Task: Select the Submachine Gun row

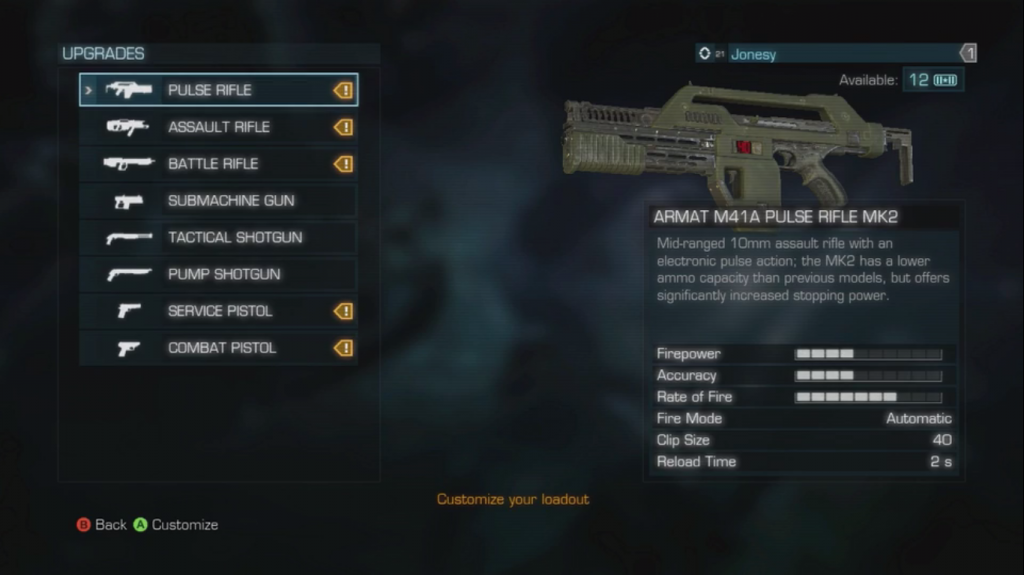Action: [x=218, y=201]
